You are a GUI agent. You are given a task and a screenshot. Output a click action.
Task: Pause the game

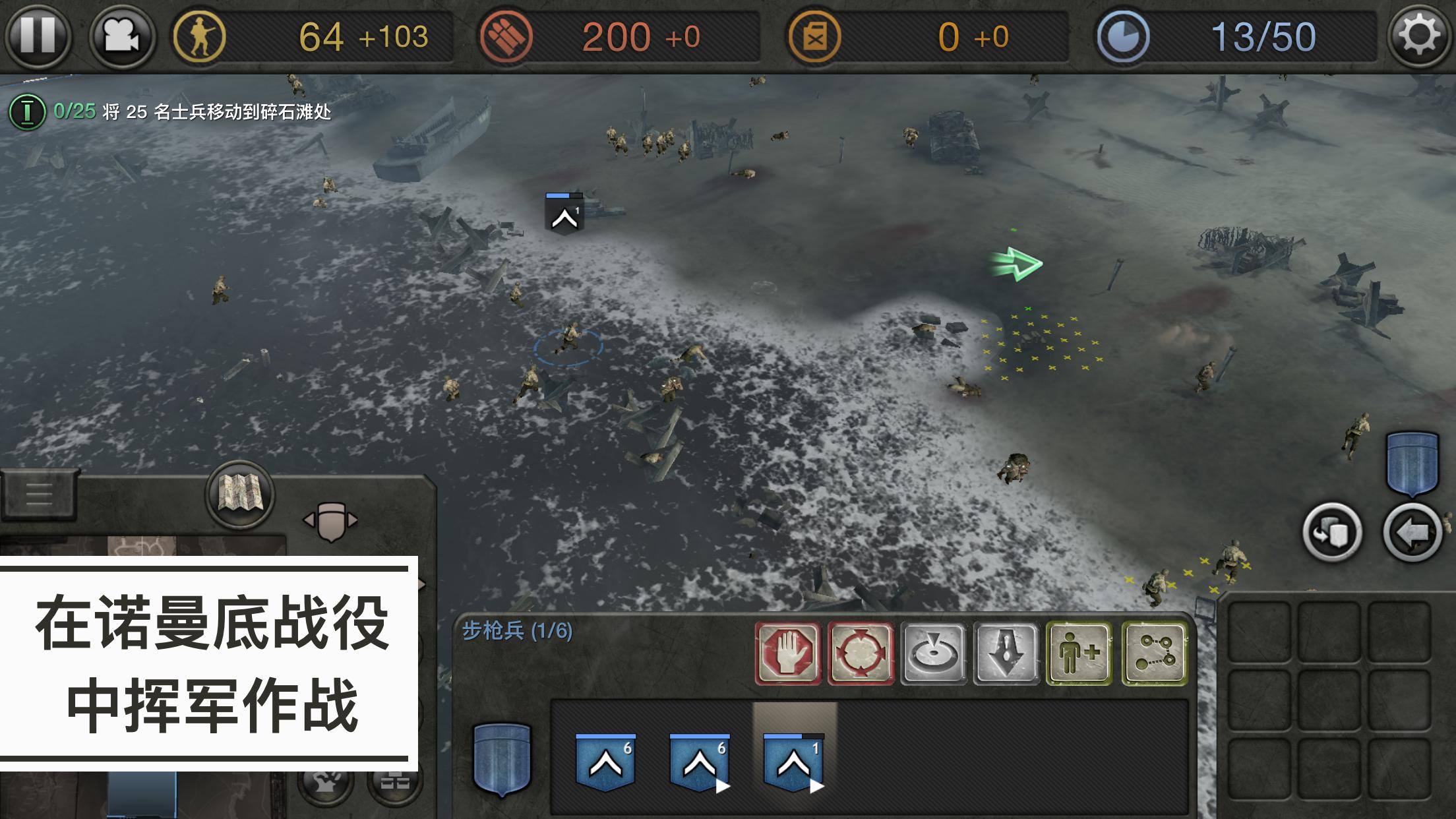tap(37, 36)
